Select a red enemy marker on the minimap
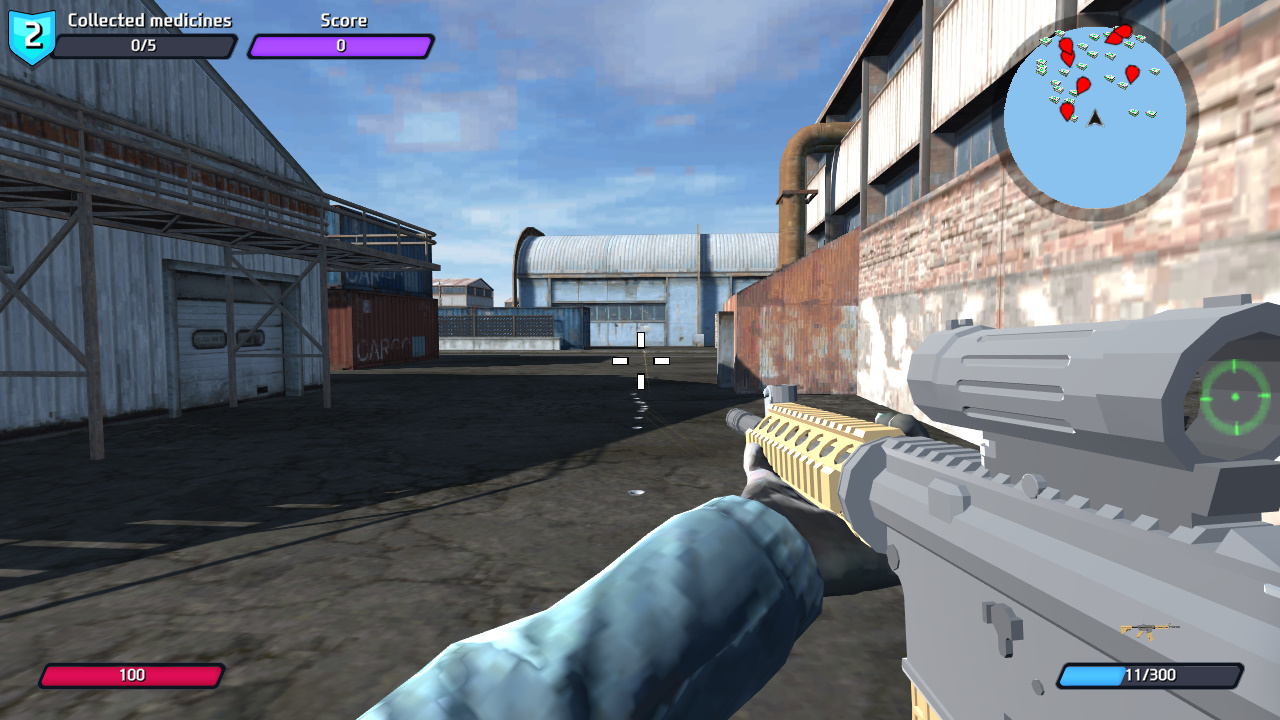The height and width of the screenshot is (720, 1280). [1082, 83]
